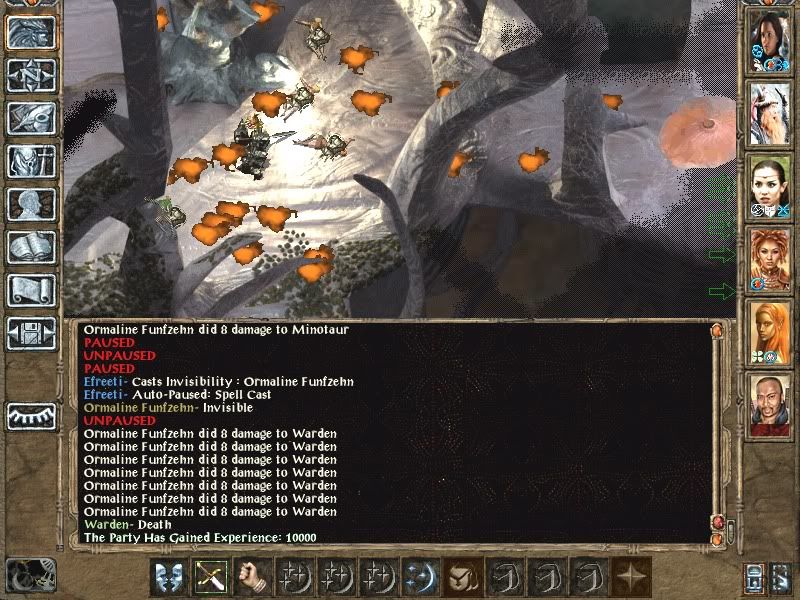Open the character record with the bust button
The image size is (800, 600).
click(x=31, y=204)
